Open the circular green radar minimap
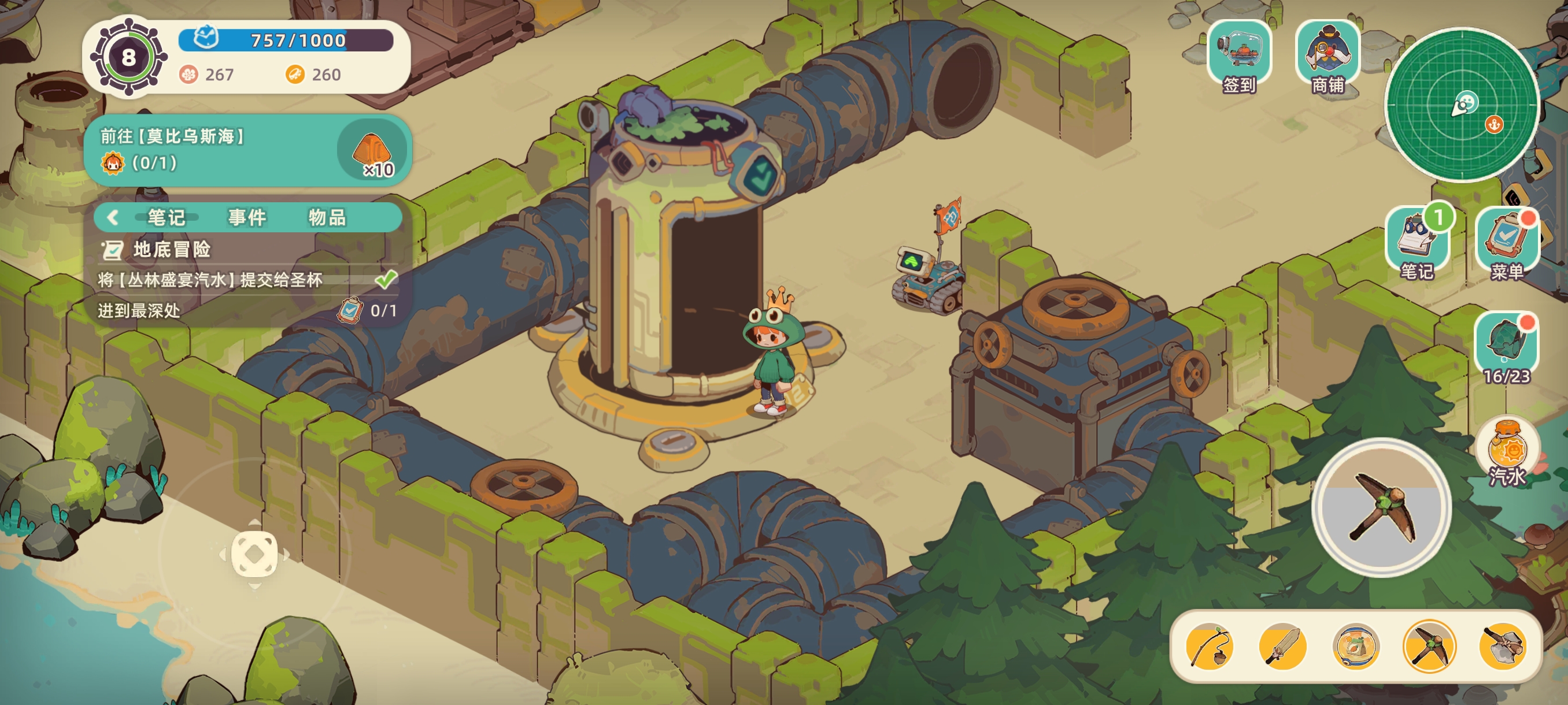Image resolution: width=1568 pixels, height=705 pixels. (1462, 105)
